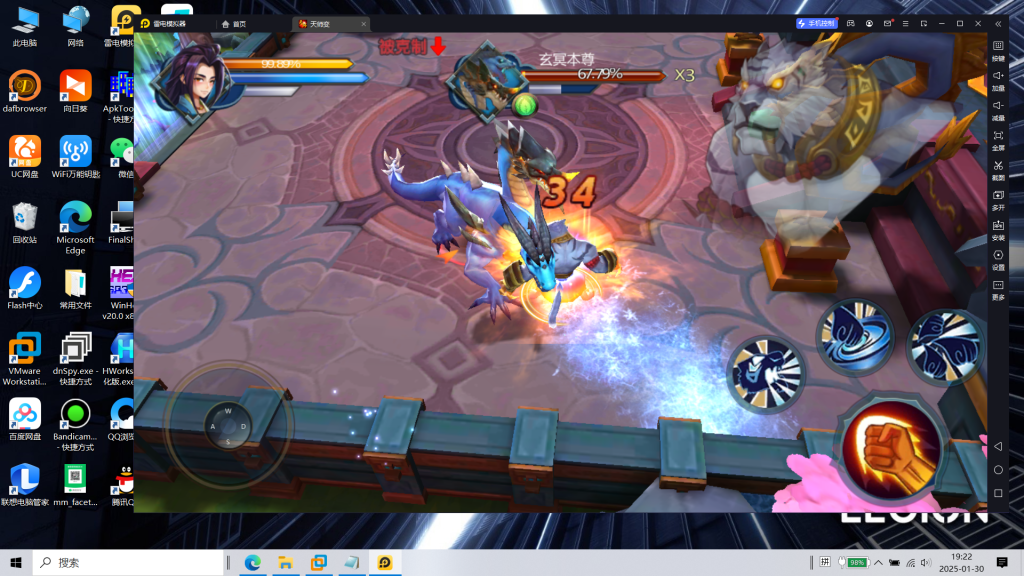Trigger the double claw slash skill
This screenshot has height=576, width=1024.
pos(943,345)
